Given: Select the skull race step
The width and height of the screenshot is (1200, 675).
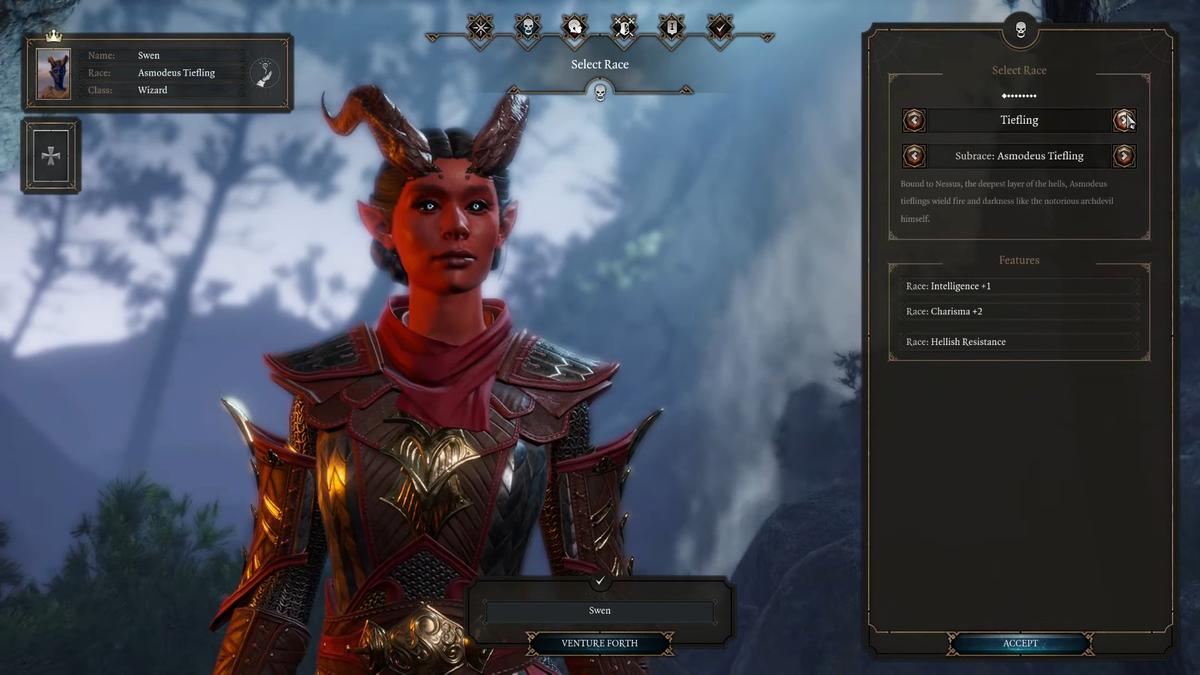Looking at the screenshot, I should [527, 28].
